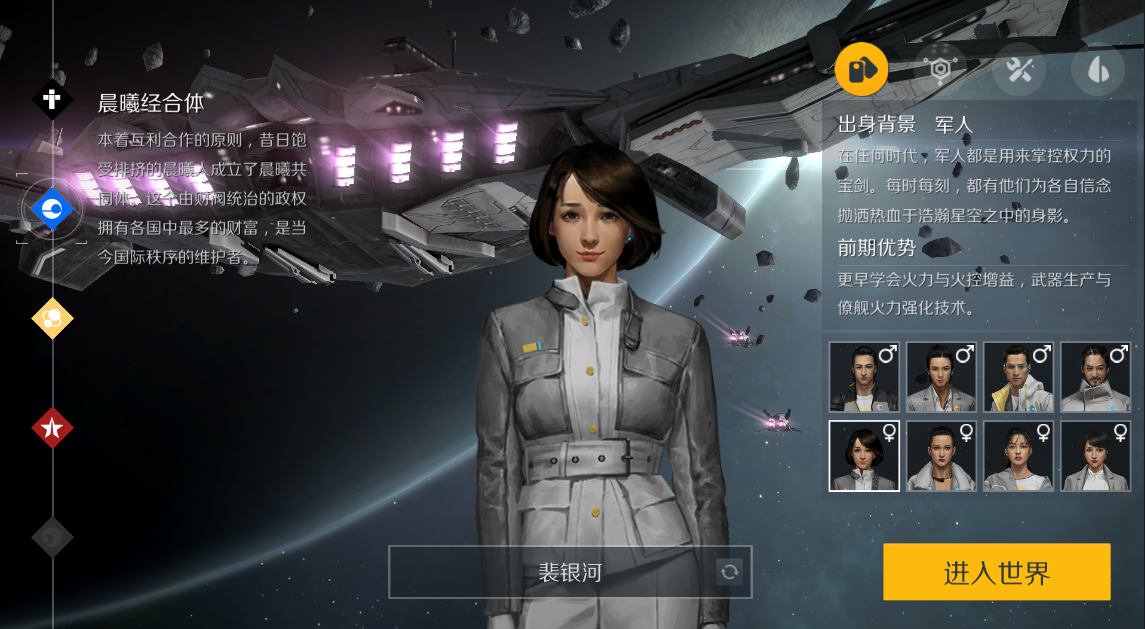The height and width of the screenshot is (629, 1145).
Task: Select the first male portrait with black jacket
Action: (x=864, y=377)
